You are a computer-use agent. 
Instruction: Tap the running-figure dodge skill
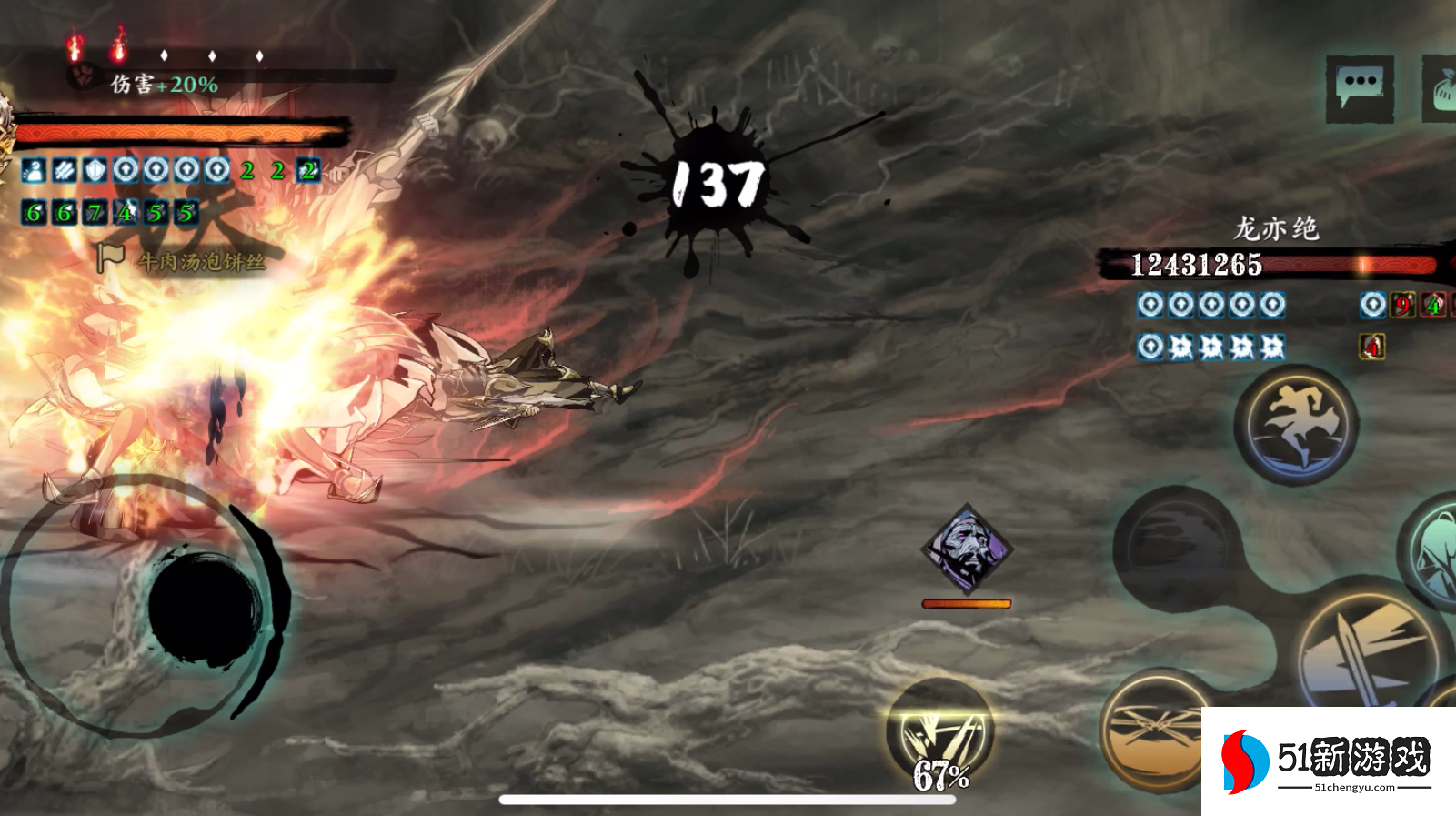[1296, 424]
